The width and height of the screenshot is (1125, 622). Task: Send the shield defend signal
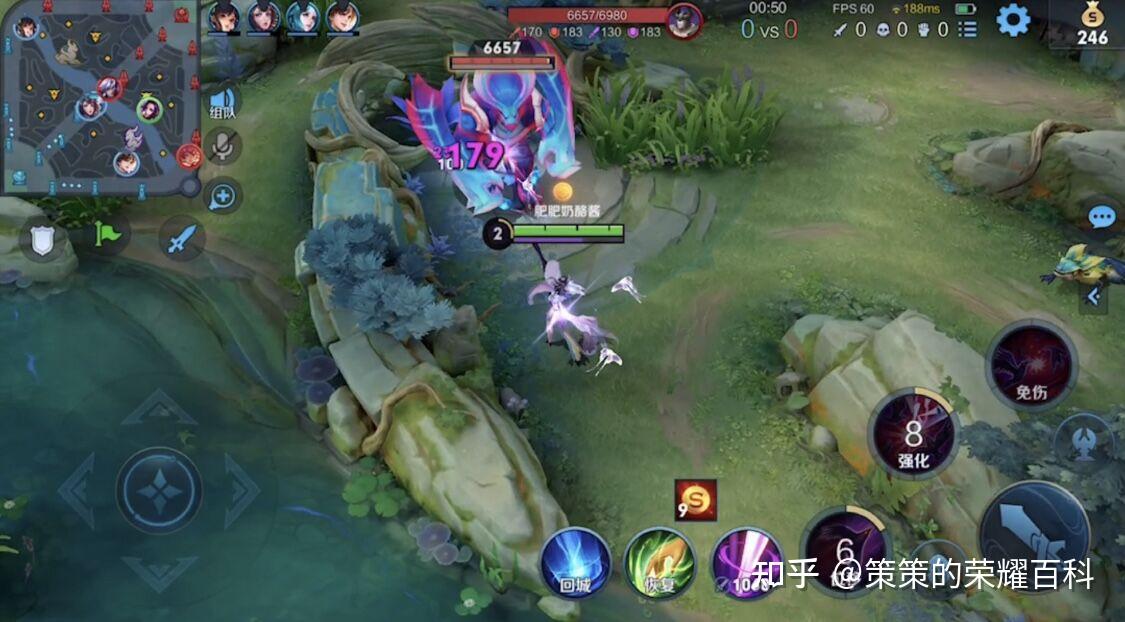(x=42, y=240)
